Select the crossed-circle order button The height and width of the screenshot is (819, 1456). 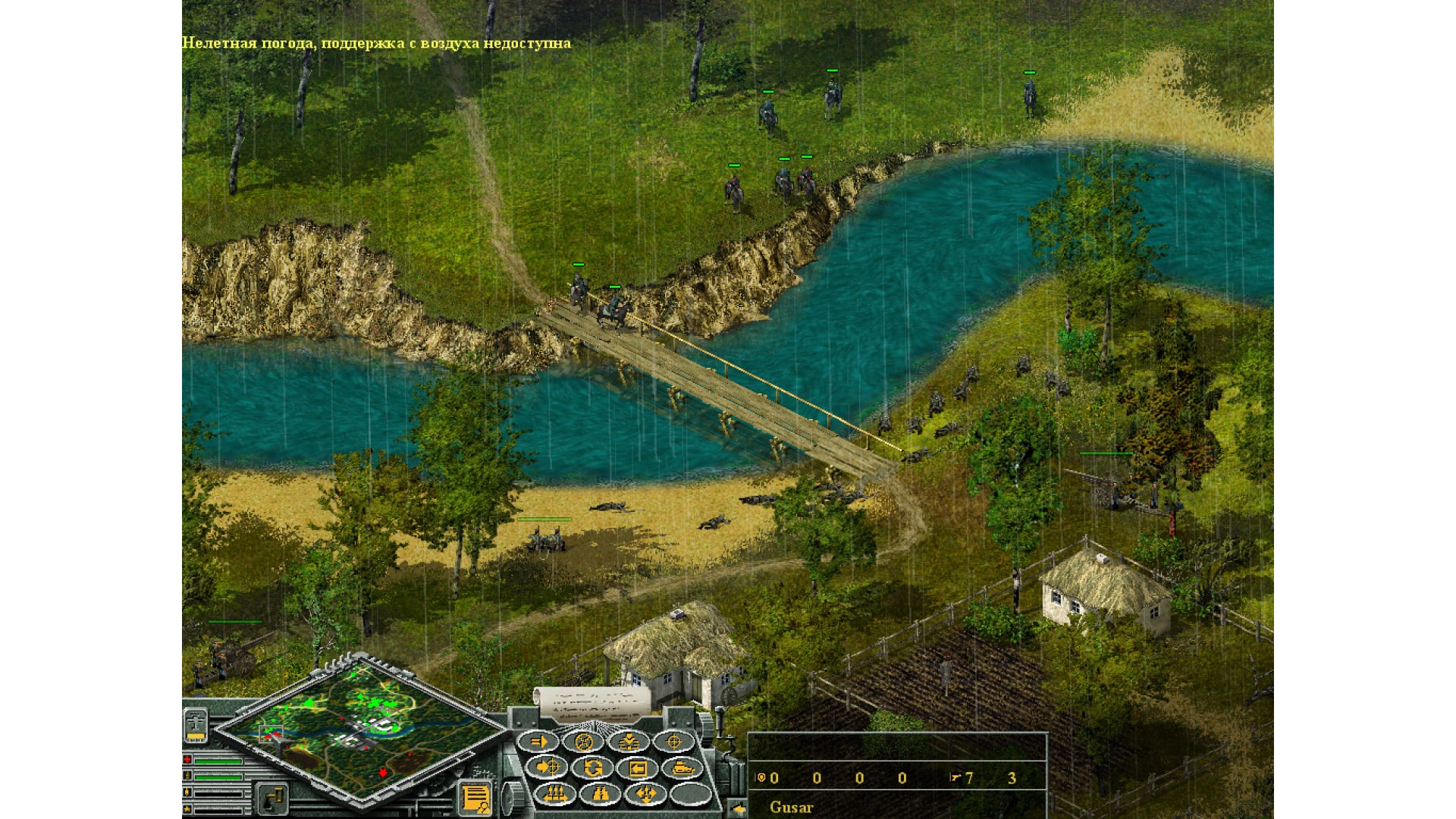[583, 742]
